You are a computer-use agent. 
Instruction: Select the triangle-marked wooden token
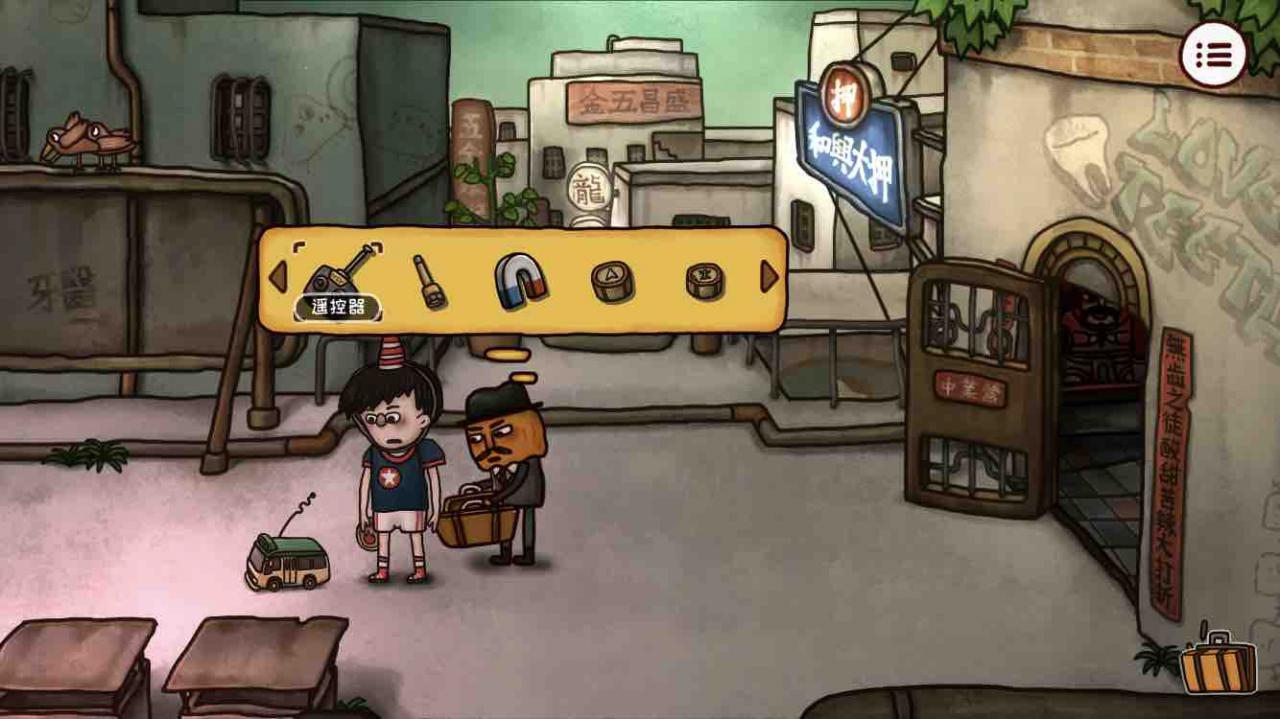click(612, 280)
